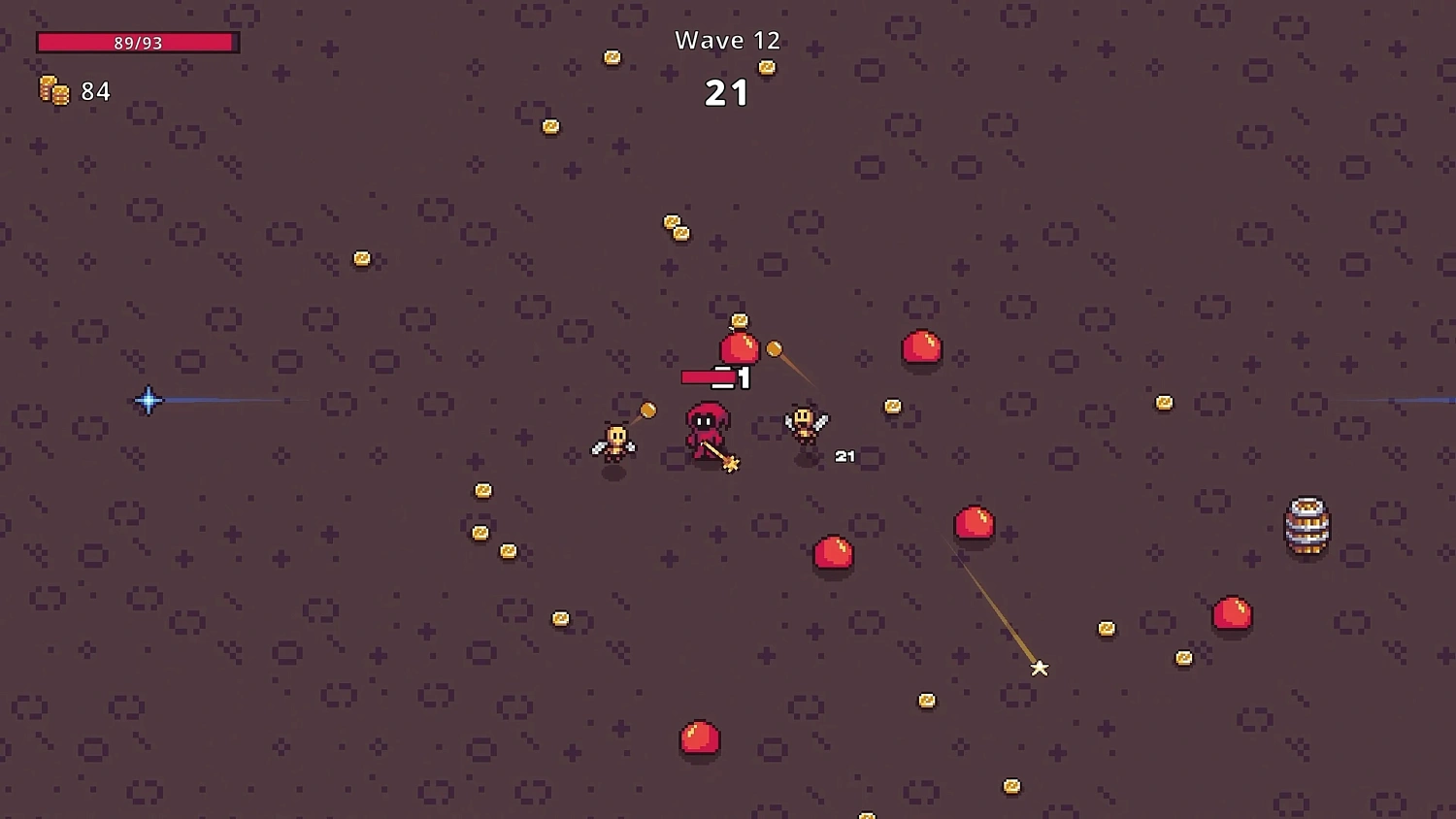Click the bee enemy left of the player
This screenshot has height=819, width=1456.
click(612, 442)
